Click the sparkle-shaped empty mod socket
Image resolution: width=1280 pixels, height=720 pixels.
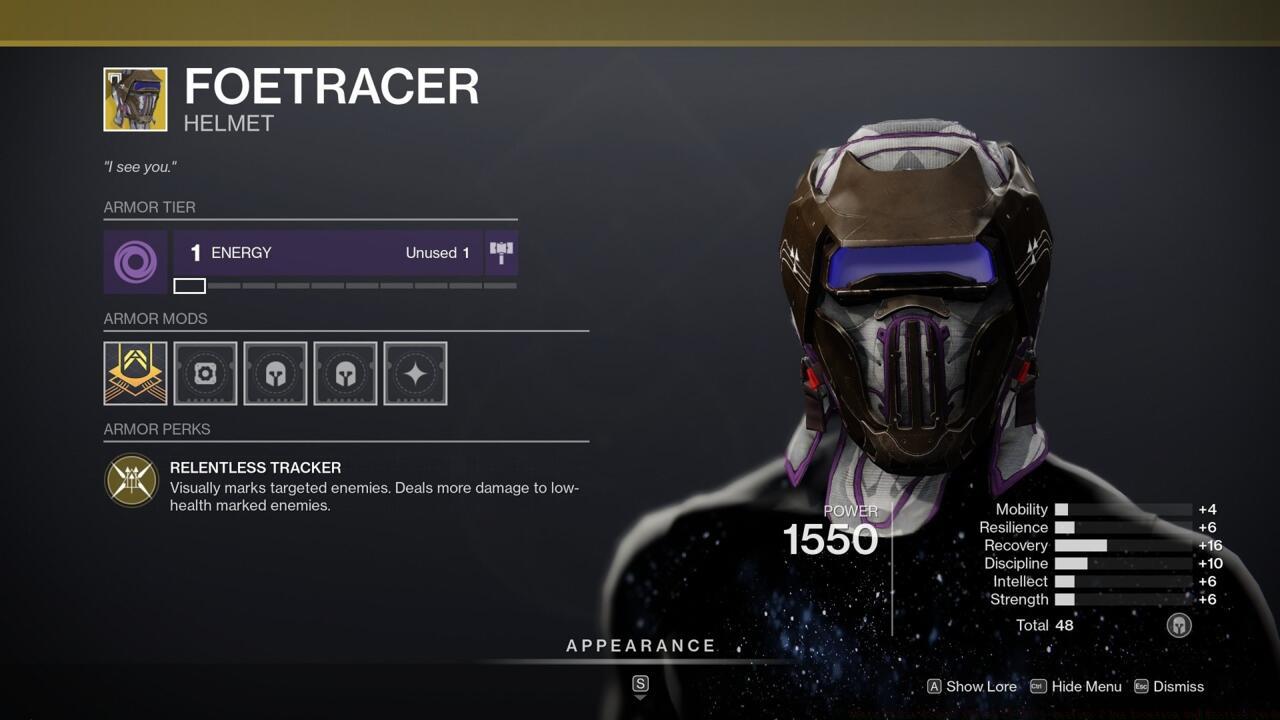(415, 373)
